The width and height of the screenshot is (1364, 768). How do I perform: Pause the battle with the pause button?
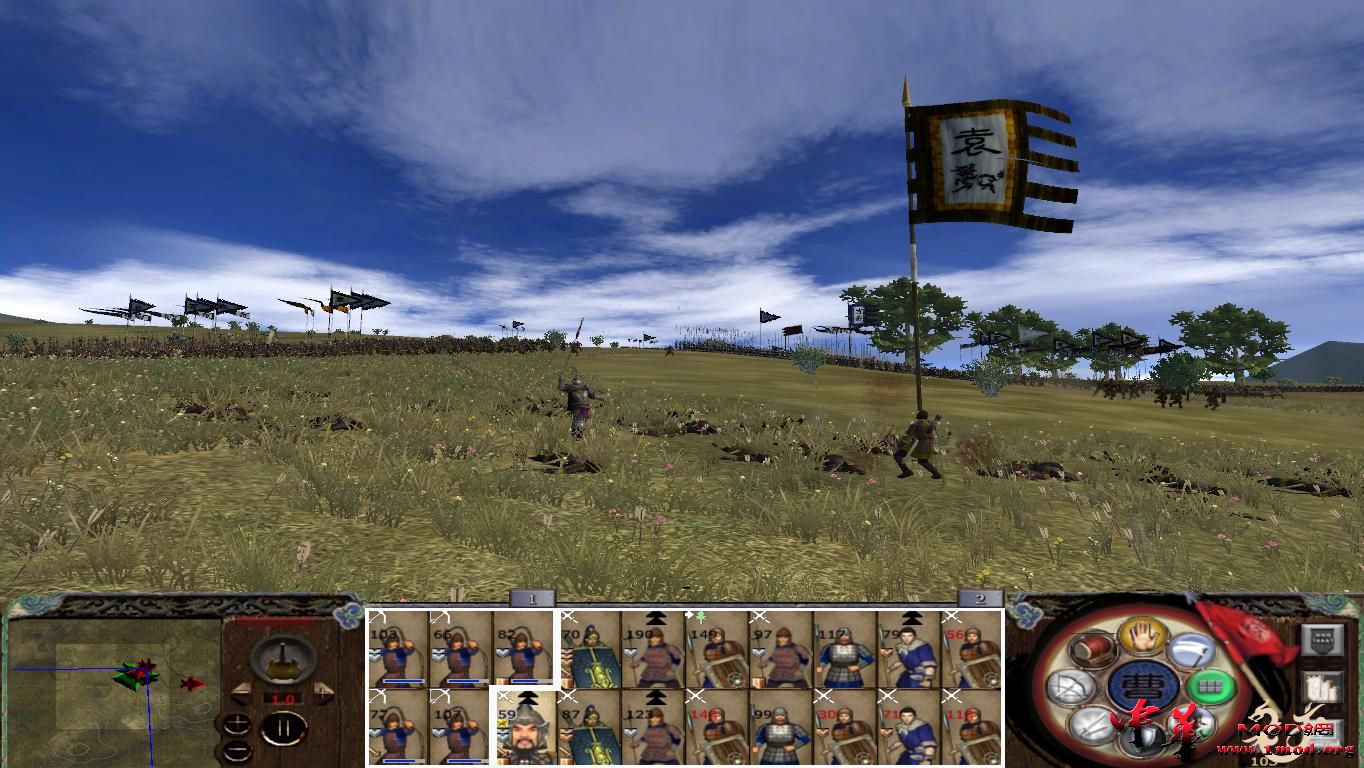tap(285, 727)
